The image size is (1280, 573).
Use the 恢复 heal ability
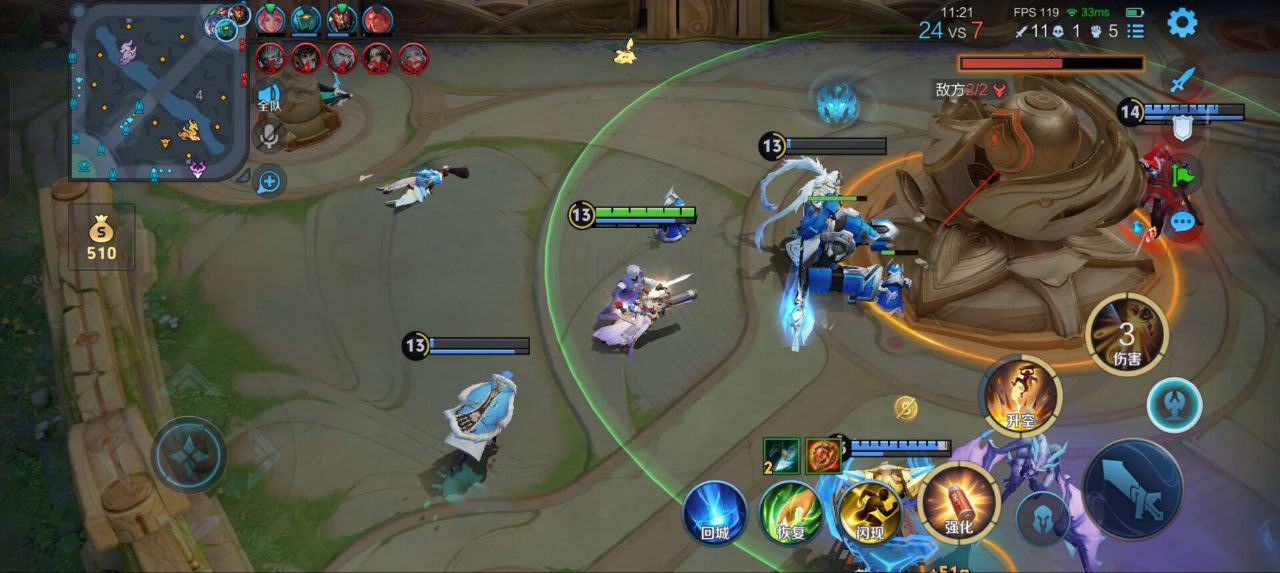(x=790, y=513)
